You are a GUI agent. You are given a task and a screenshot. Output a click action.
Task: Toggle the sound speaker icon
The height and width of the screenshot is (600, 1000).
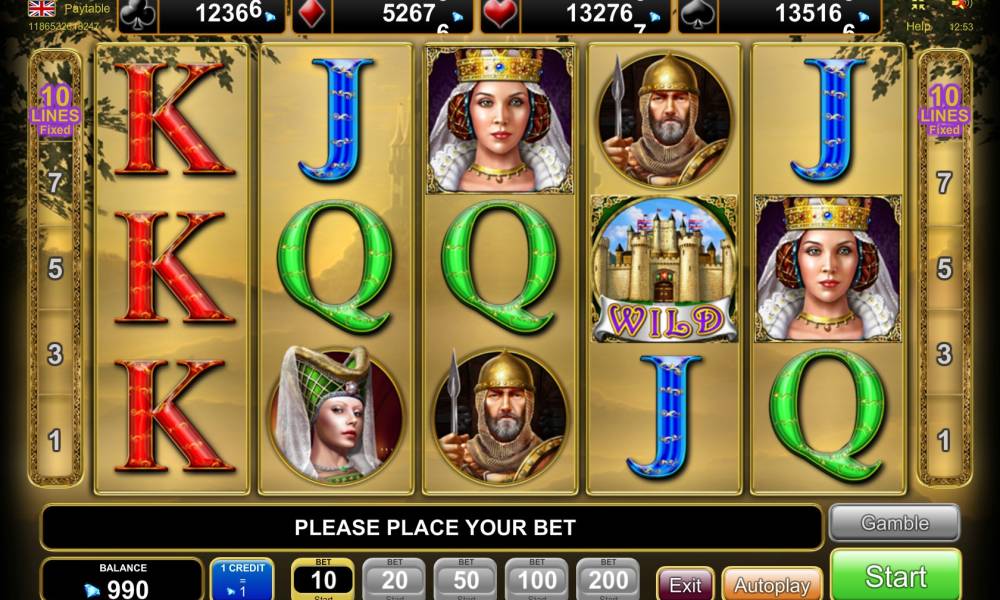[960, 5]
